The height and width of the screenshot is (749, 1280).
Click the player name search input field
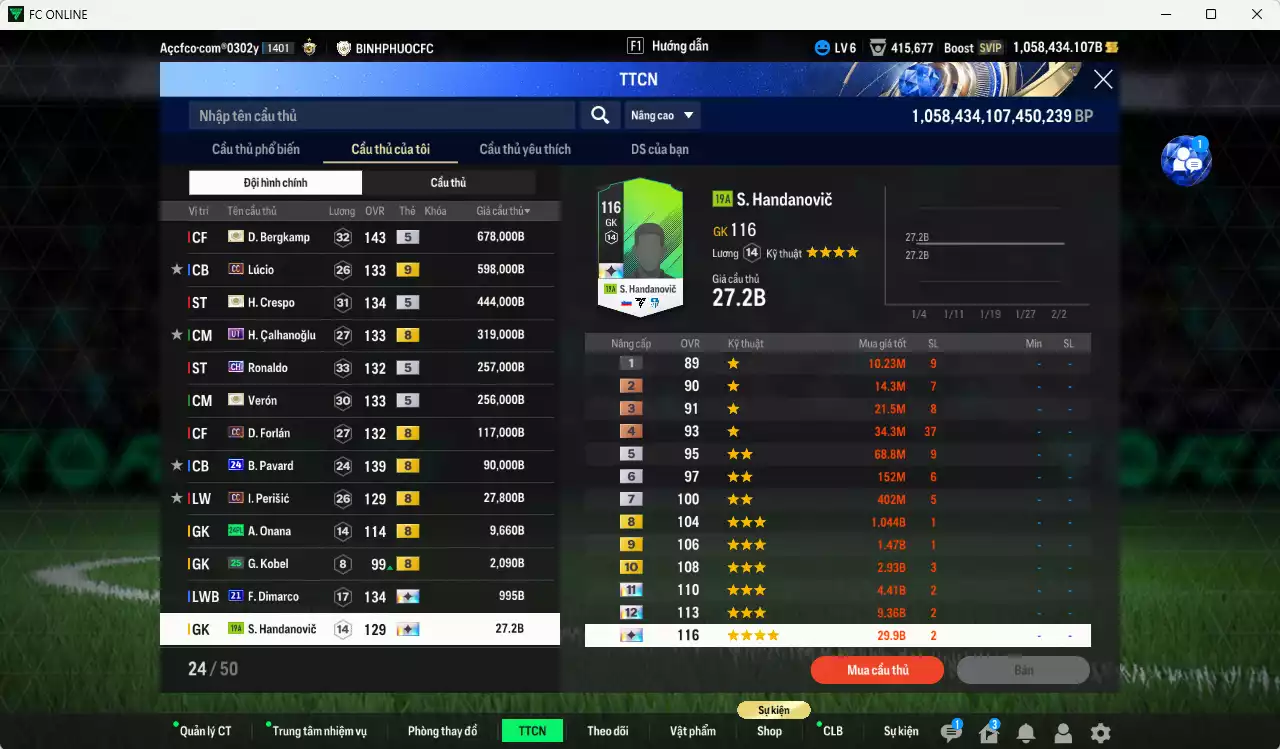point(380,115)
